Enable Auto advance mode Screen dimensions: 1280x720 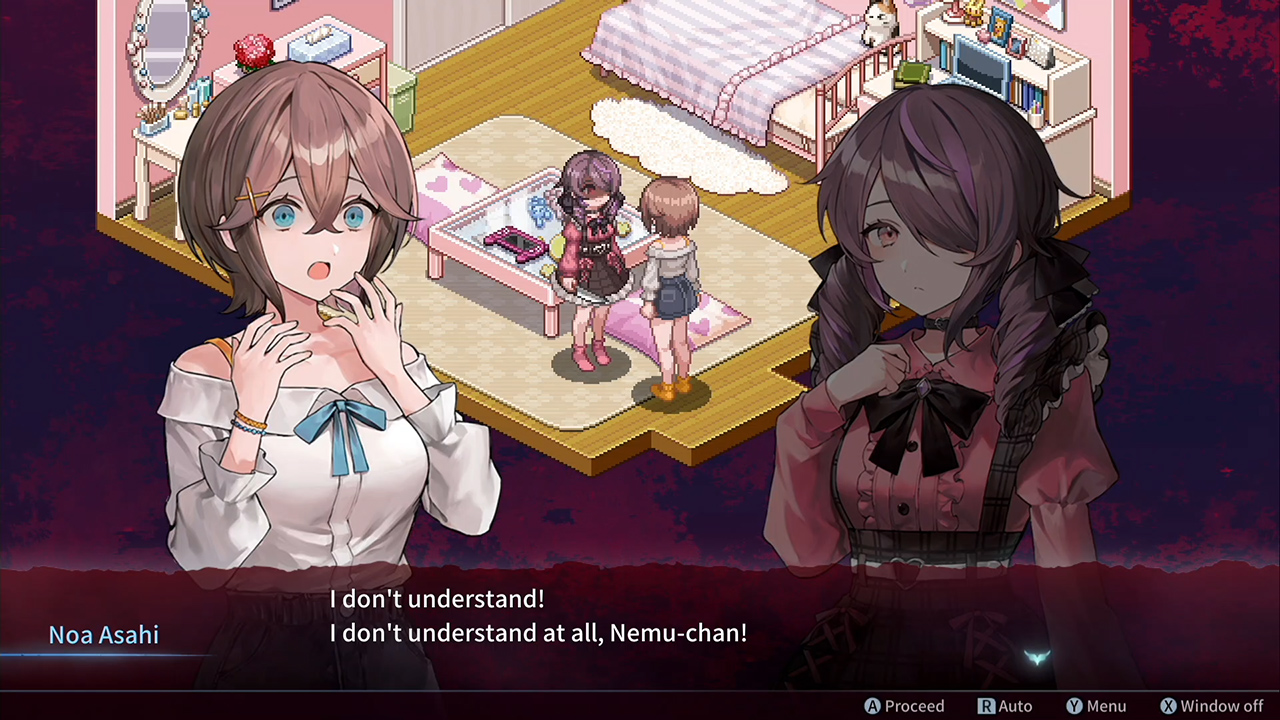pyautogui.click(x=1006, y=705)
